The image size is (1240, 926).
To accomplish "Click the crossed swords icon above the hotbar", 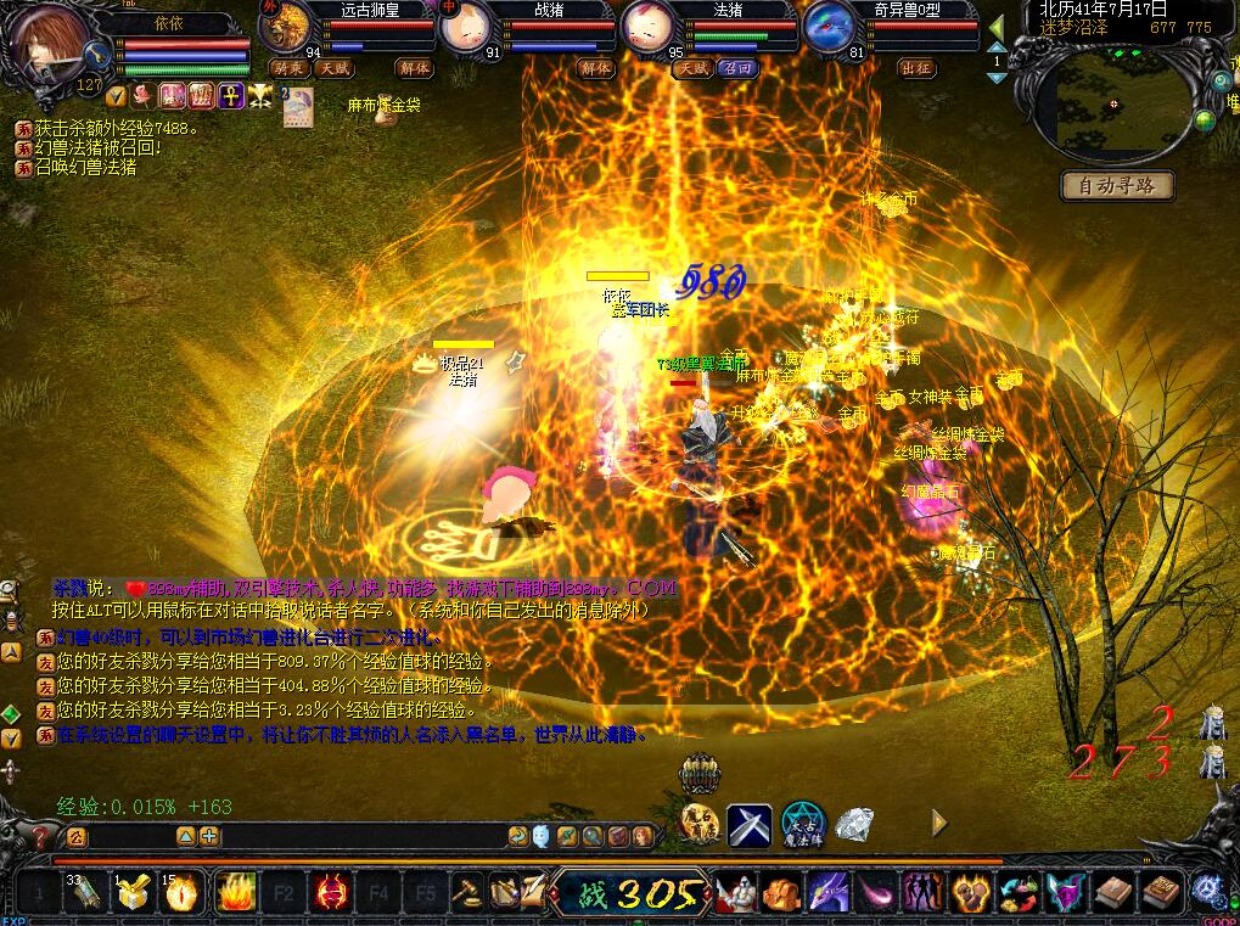I will [x=749, y=824].
